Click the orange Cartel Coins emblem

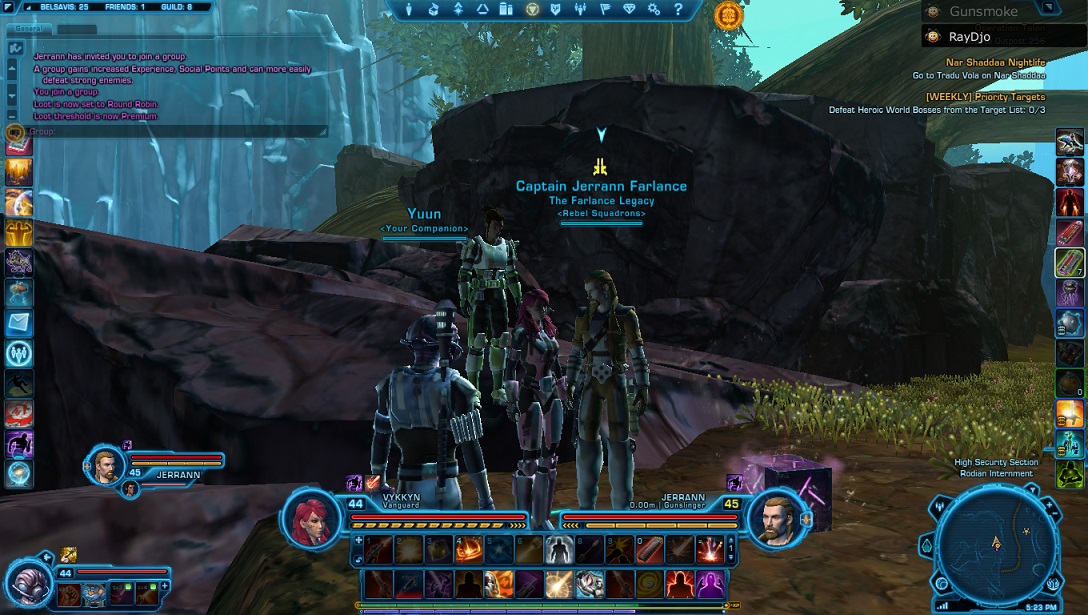(x=729, y=15)
